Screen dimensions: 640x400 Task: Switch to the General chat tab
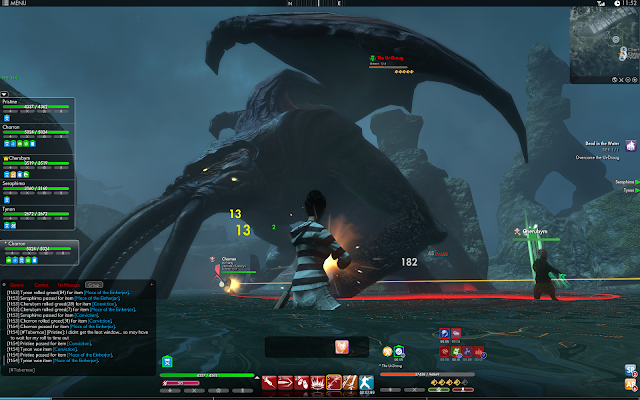(17, 285)
